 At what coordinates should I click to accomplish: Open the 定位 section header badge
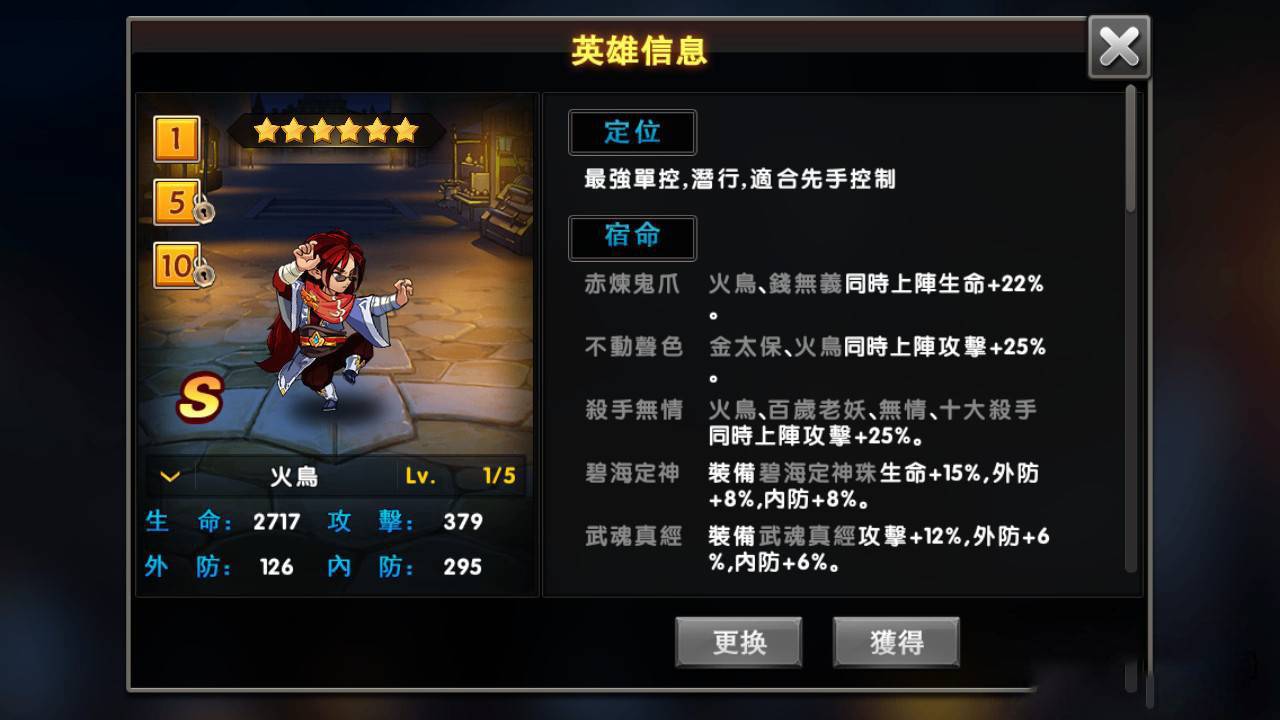click(633, 132)
